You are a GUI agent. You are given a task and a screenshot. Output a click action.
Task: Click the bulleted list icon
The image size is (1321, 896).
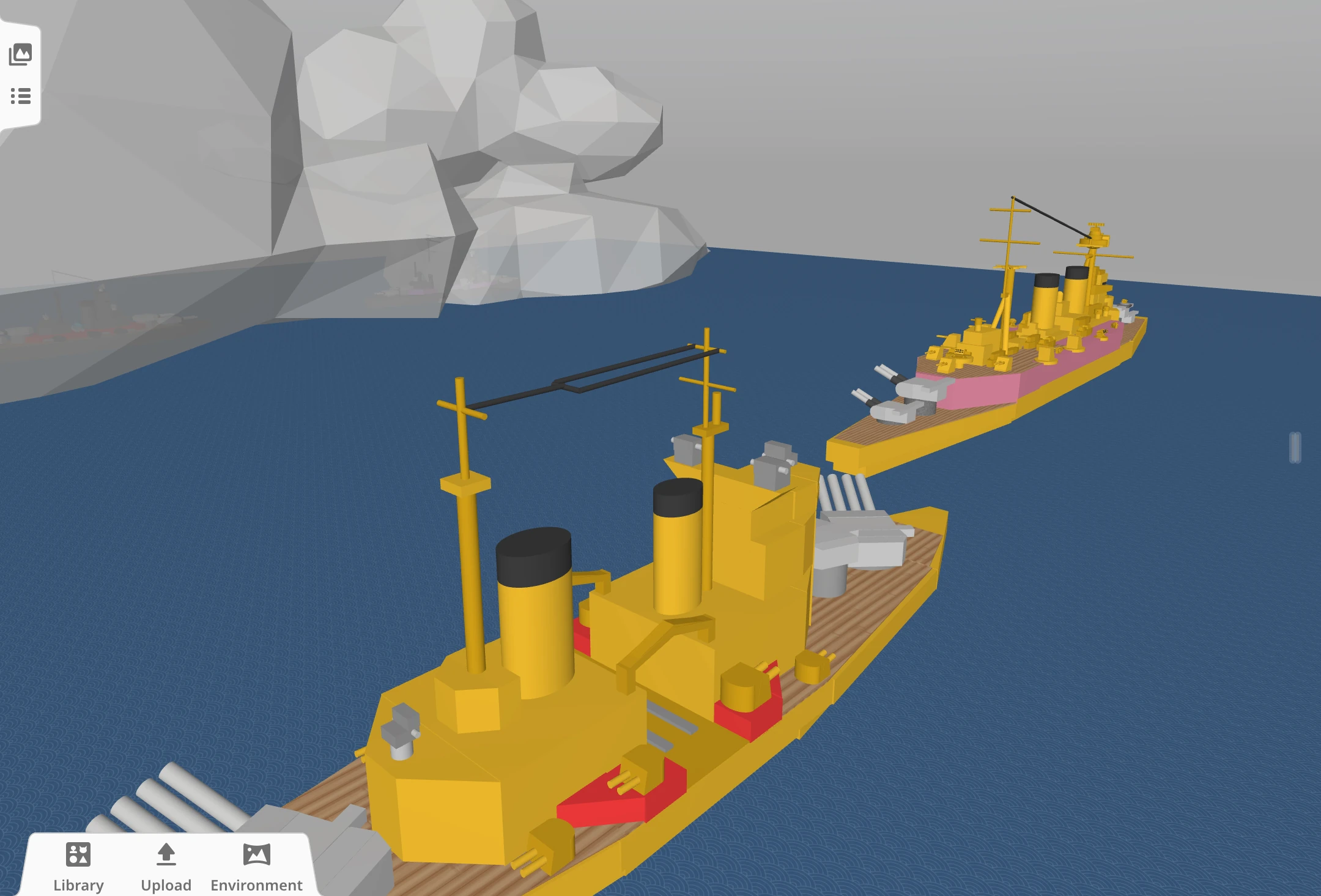(x=20, y=95)
